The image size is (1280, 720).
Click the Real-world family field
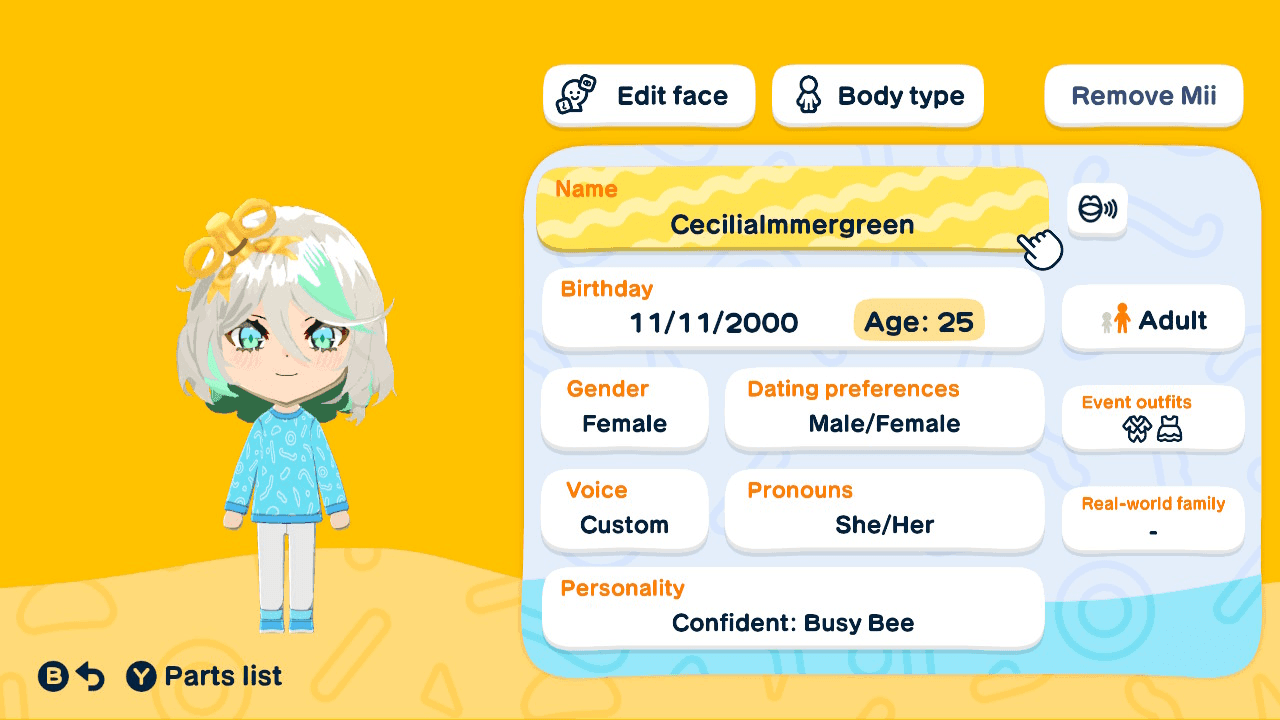click(1152, 518)
